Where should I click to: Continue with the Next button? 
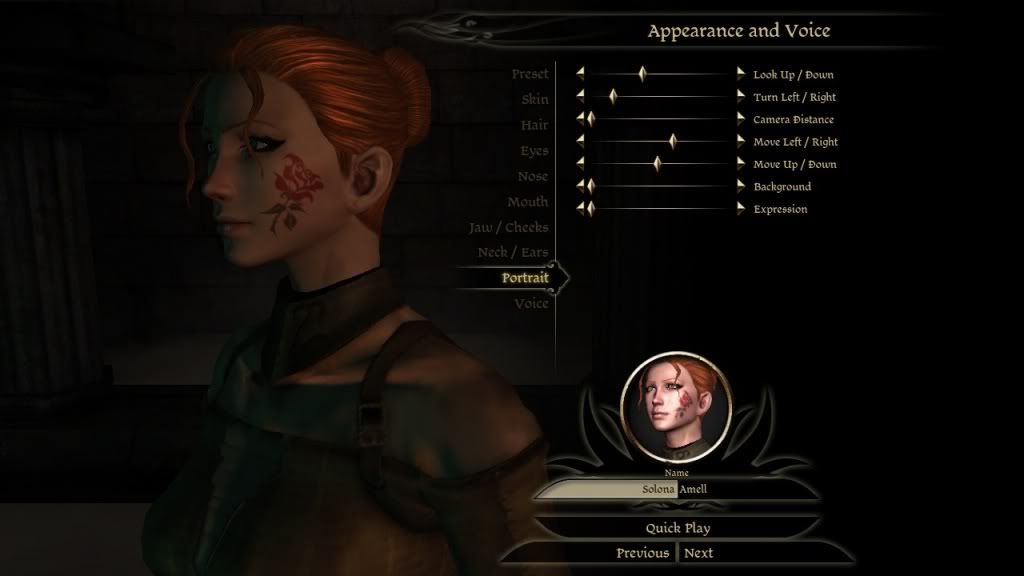pyautogui.click(x=699, y=553)
